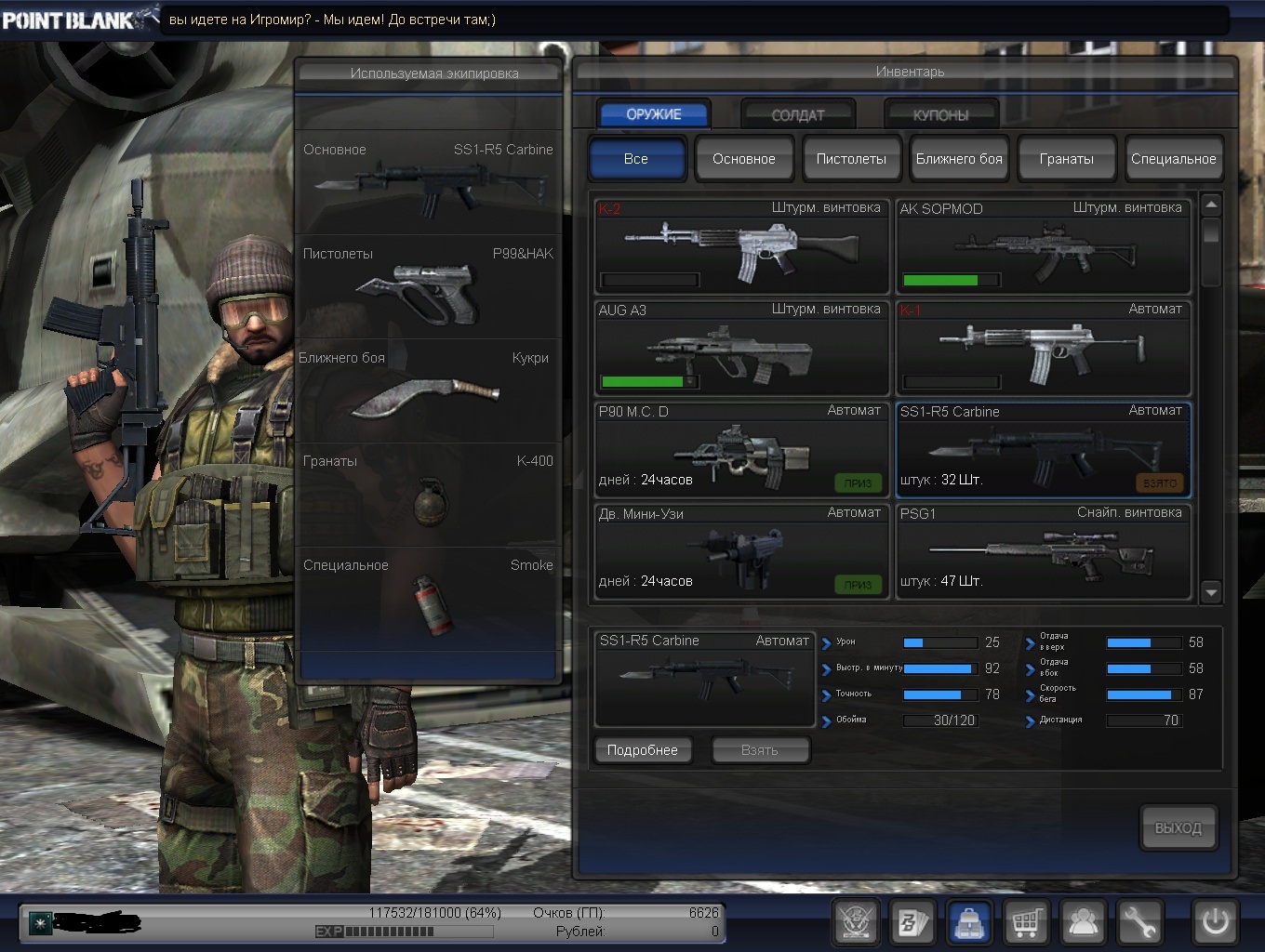Select the Дв. Мини-Узи slot
1265x952 pixels.
point(741,551)
